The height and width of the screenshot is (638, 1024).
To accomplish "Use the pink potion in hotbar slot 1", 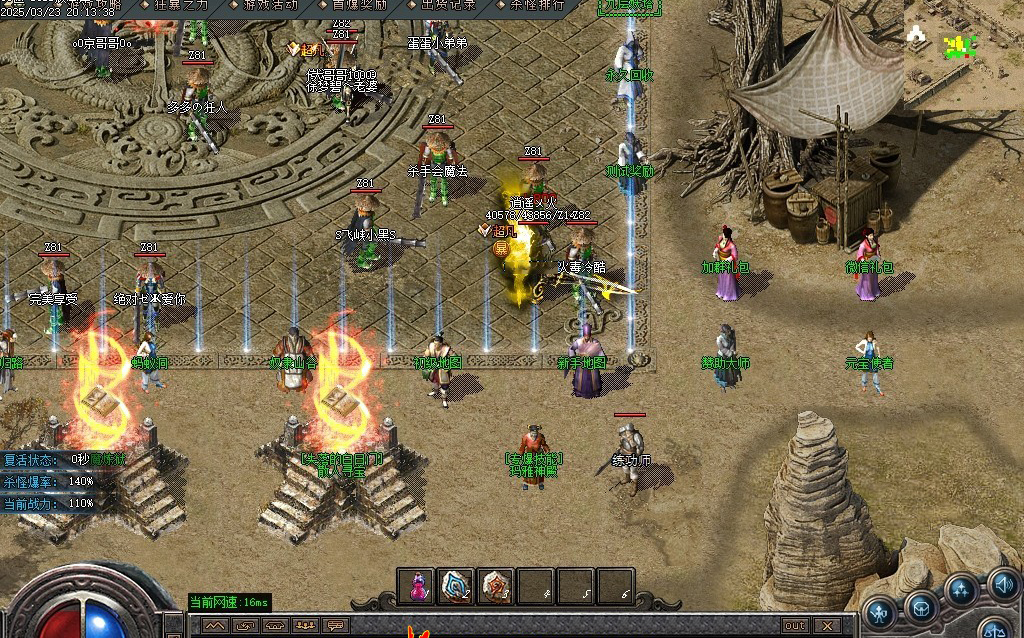I will 416,587.
